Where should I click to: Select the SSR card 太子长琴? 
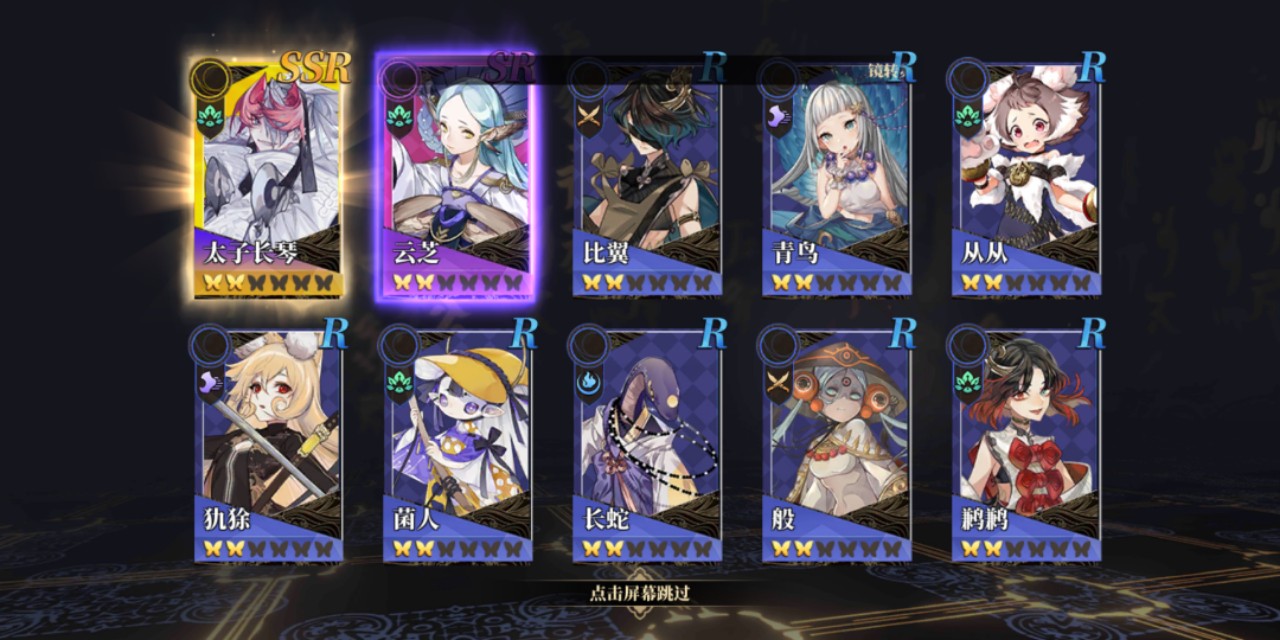(267, 177)
